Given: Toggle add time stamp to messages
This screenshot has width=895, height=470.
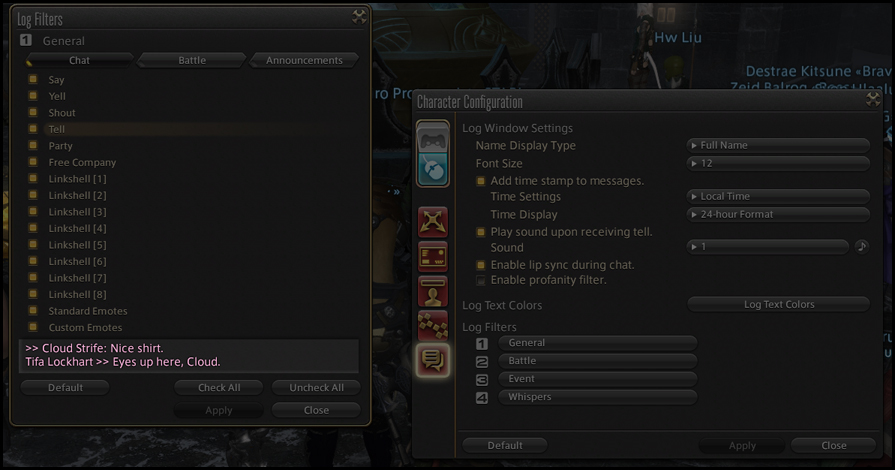Looking at the screenshot, I should 481,181.
